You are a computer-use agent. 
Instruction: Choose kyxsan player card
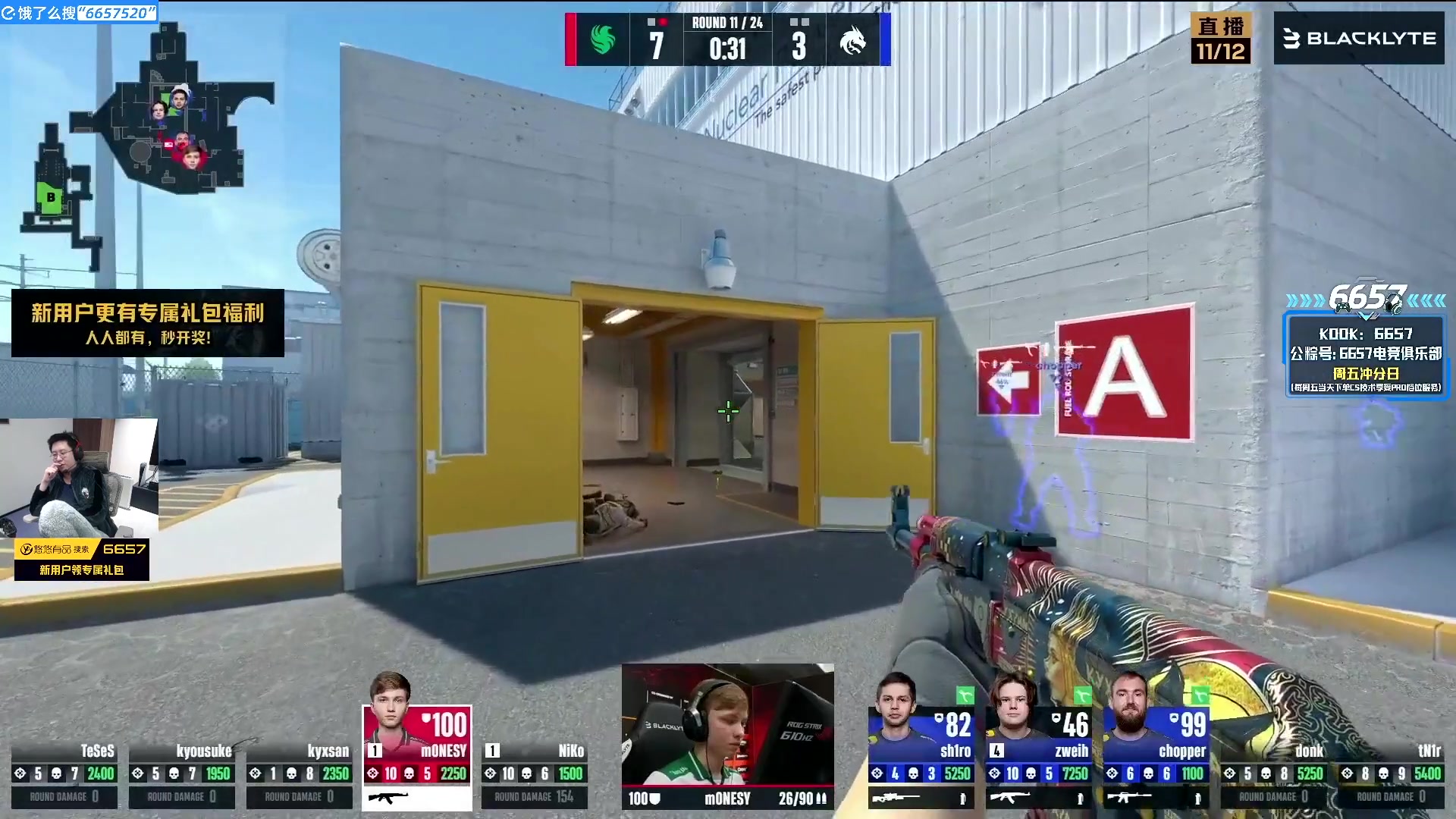(x=299, y=773)
